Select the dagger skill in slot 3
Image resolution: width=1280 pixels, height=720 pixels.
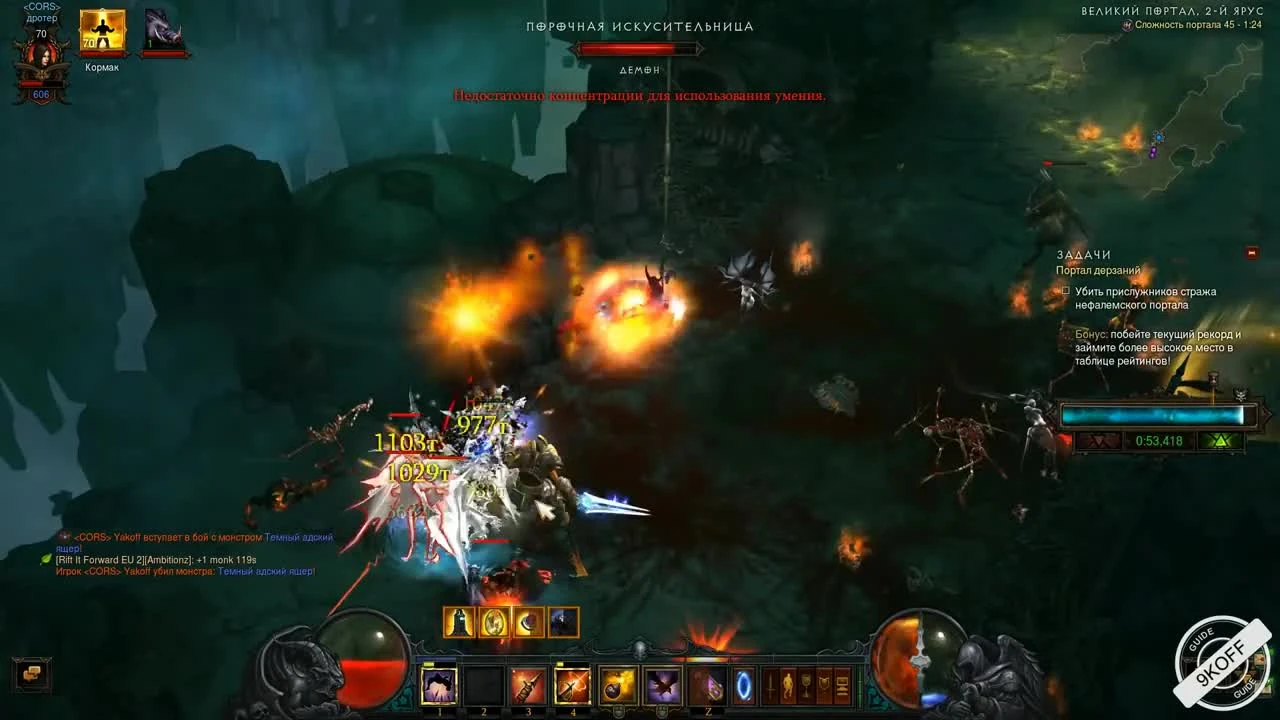coord(528,686)
